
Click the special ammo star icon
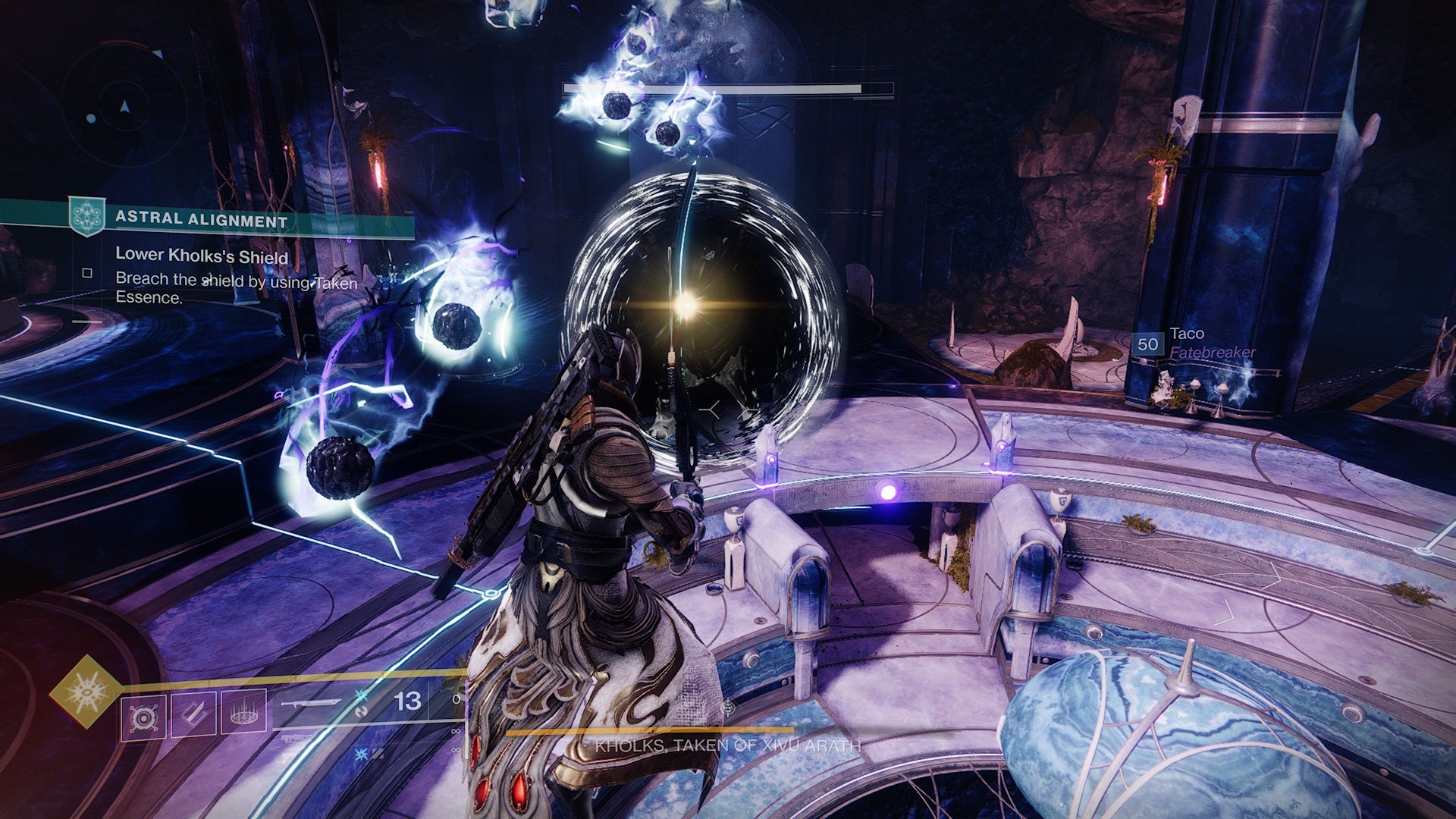[361, 696]
